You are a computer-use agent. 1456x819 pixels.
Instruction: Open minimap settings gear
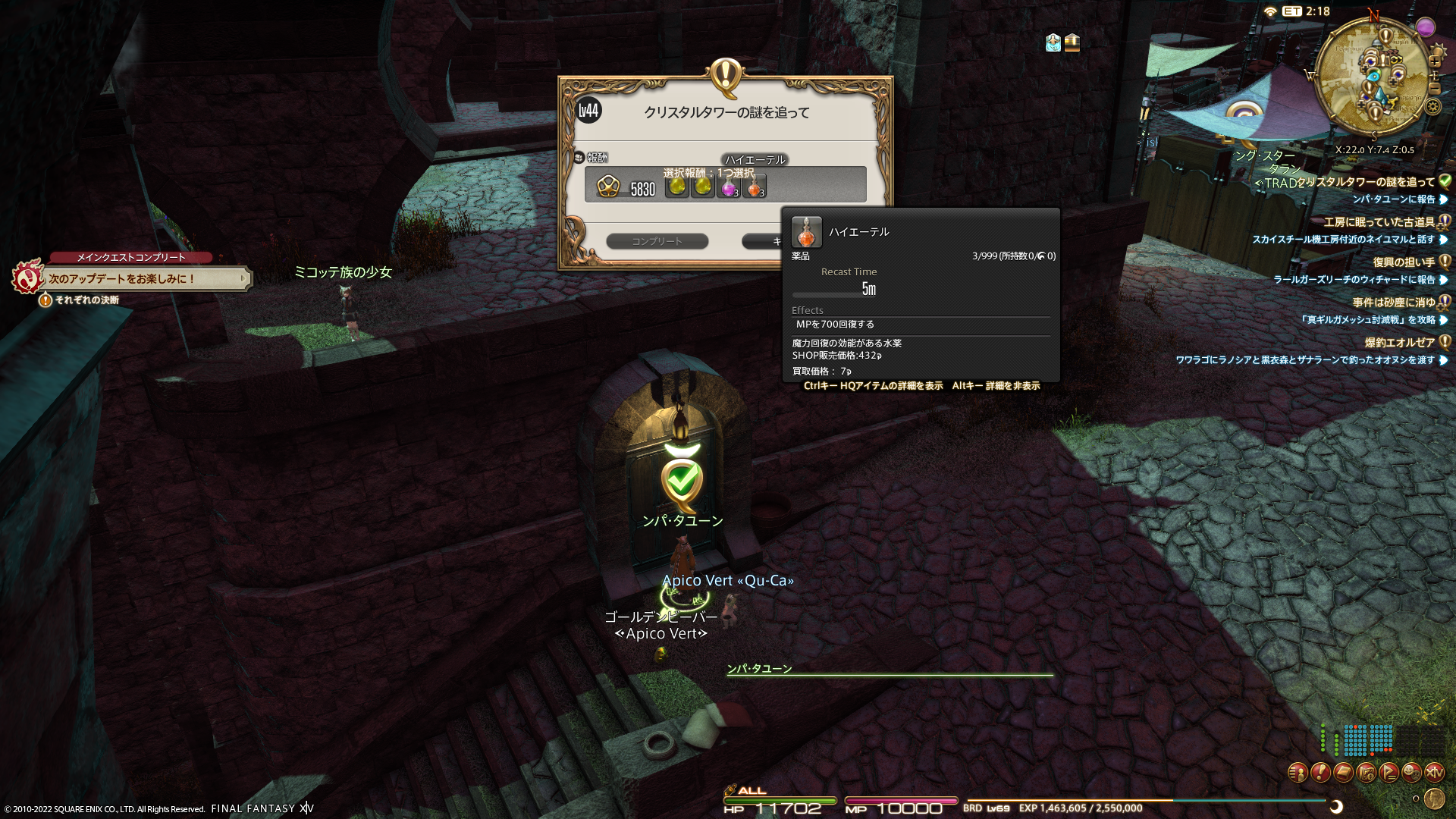tap(1432, 106)
